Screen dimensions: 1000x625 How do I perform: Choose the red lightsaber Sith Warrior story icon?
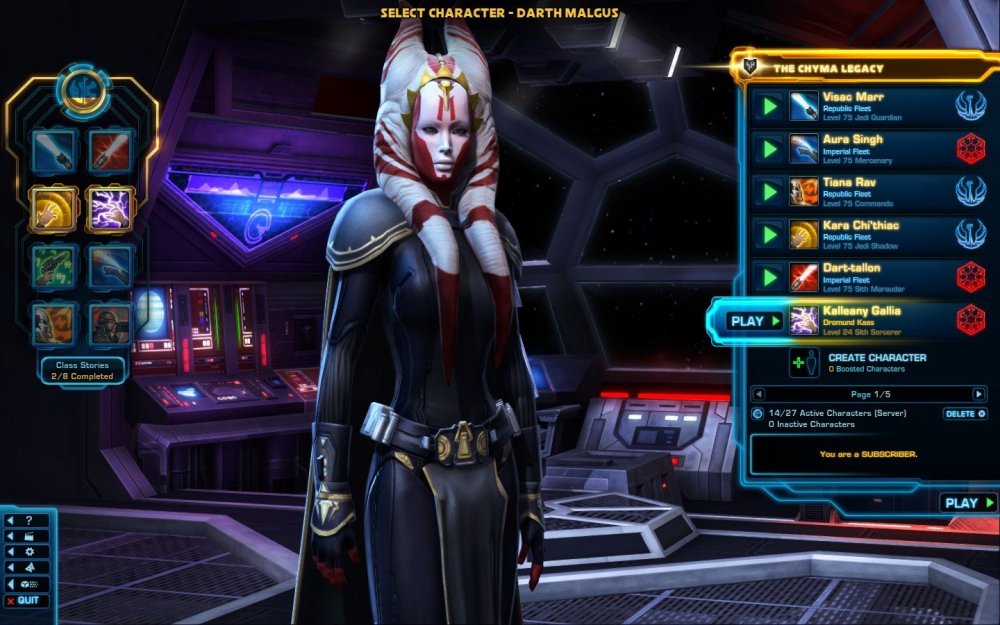(x=109, y=149)
